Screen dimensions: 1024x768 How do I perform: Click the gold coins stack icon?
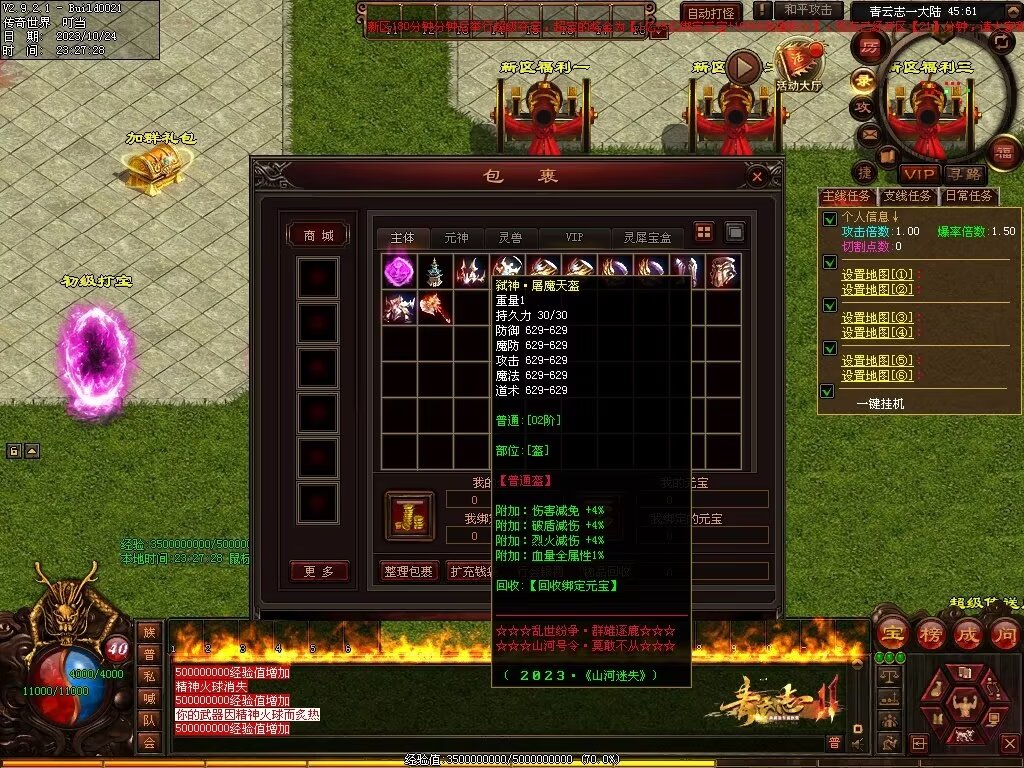tap(410, 515)
